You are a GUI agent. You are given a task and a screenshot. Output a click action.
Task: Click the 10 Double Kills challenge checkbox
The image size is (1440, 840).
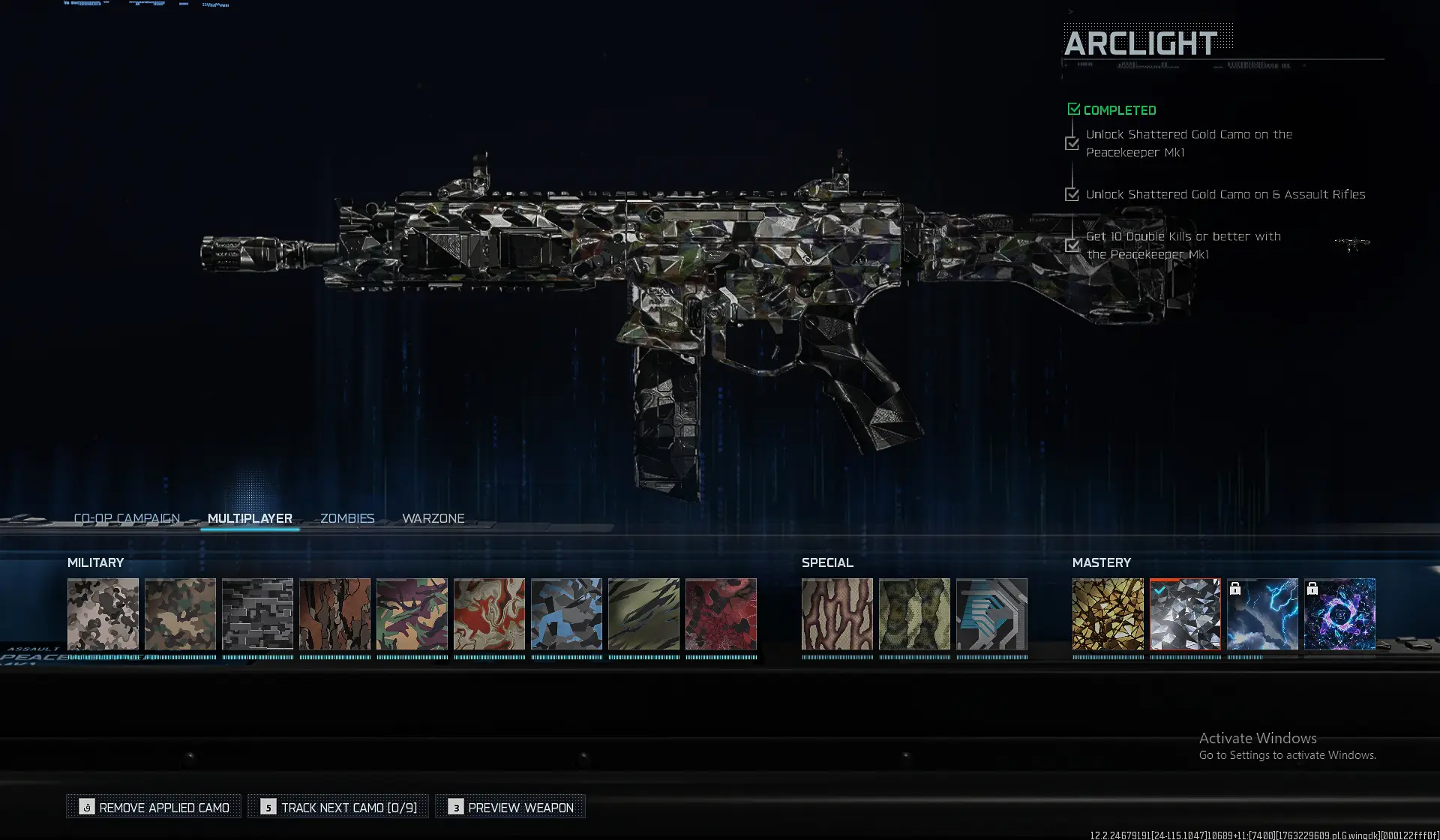tap(1071, 244)
